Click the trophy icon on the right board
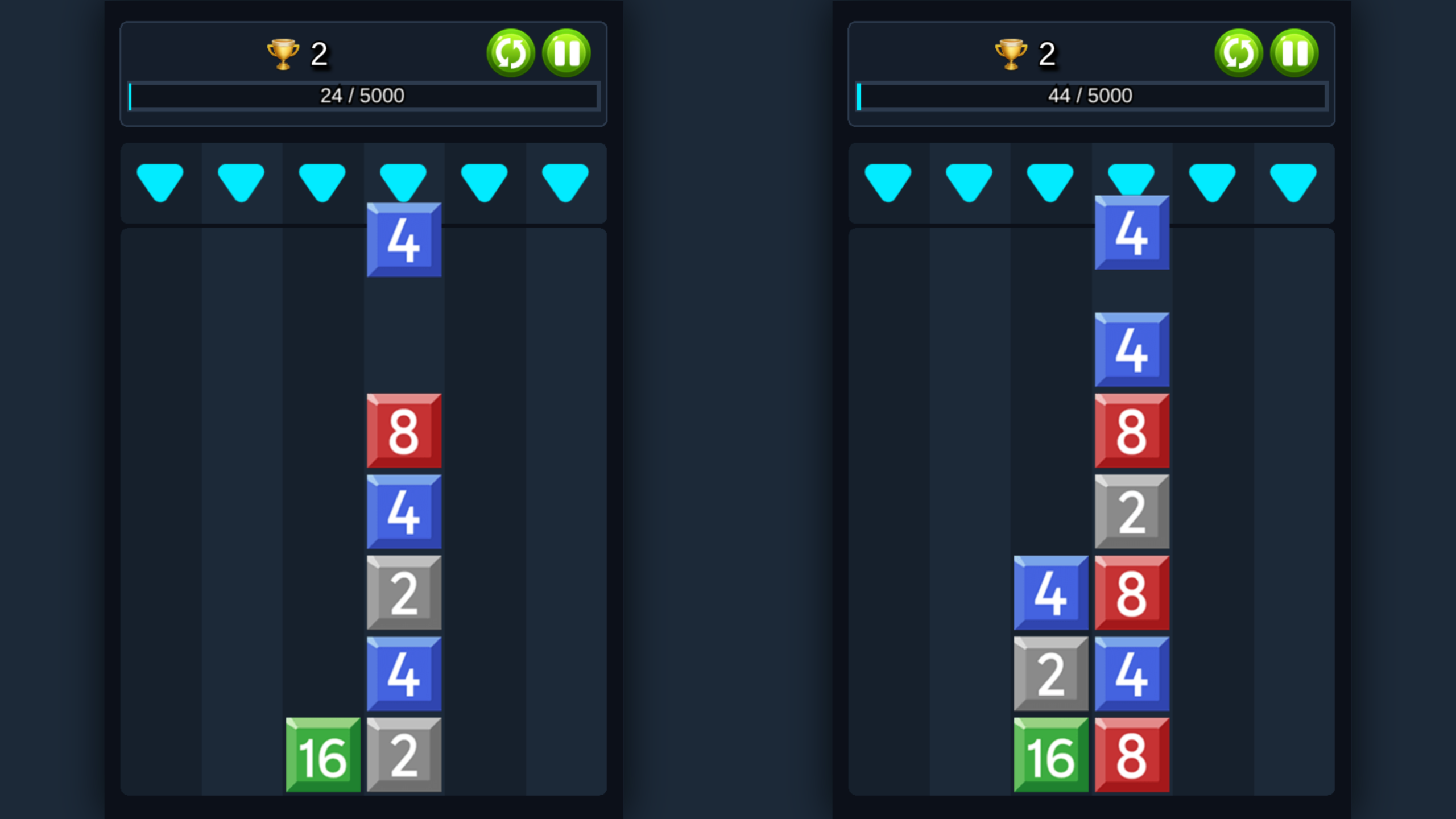The width and height of the screenshot is (1456, 819). (1011, 52)
